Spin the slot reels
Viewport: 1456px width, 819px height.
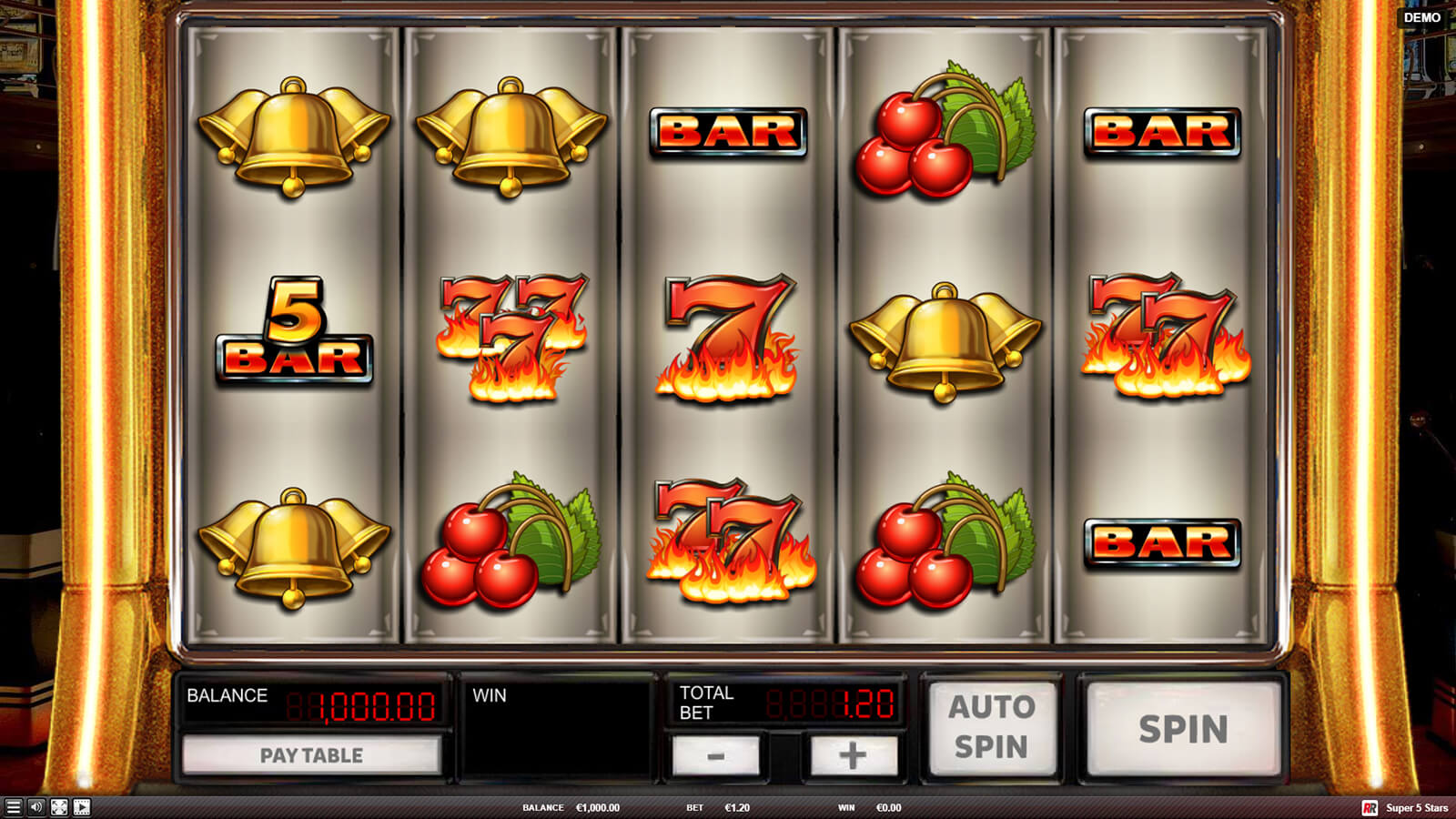click(1183, 729)
